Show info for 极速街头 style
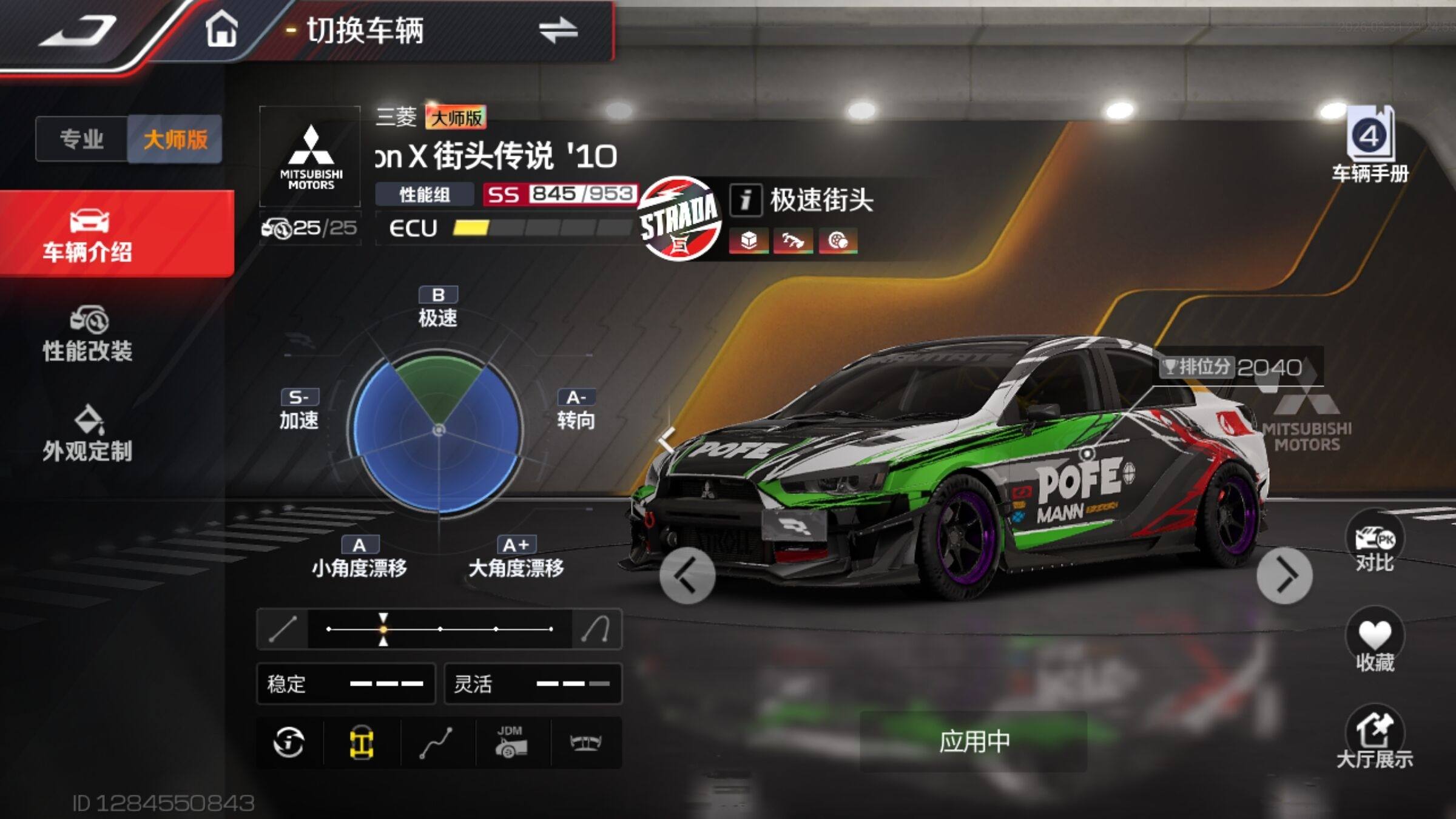The width and height of the screenshot is (1456, 819). tap(746, 200)
